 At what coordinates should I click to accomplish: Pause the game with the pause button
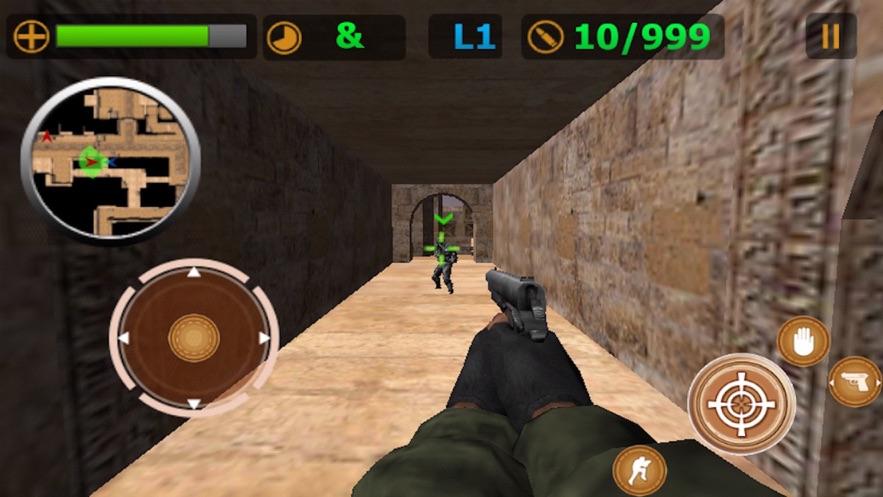click(830, 36)
